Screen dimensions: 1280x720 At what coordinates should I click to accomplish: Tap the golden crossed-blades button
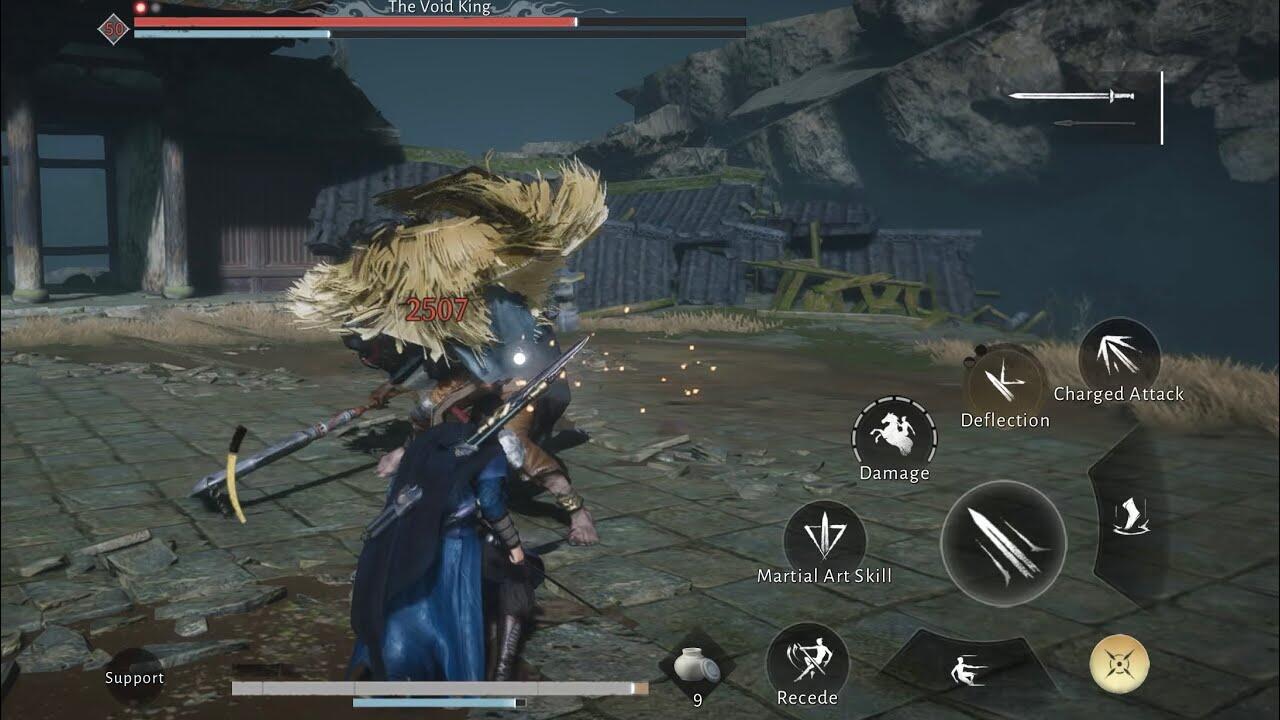[1119, 664]
